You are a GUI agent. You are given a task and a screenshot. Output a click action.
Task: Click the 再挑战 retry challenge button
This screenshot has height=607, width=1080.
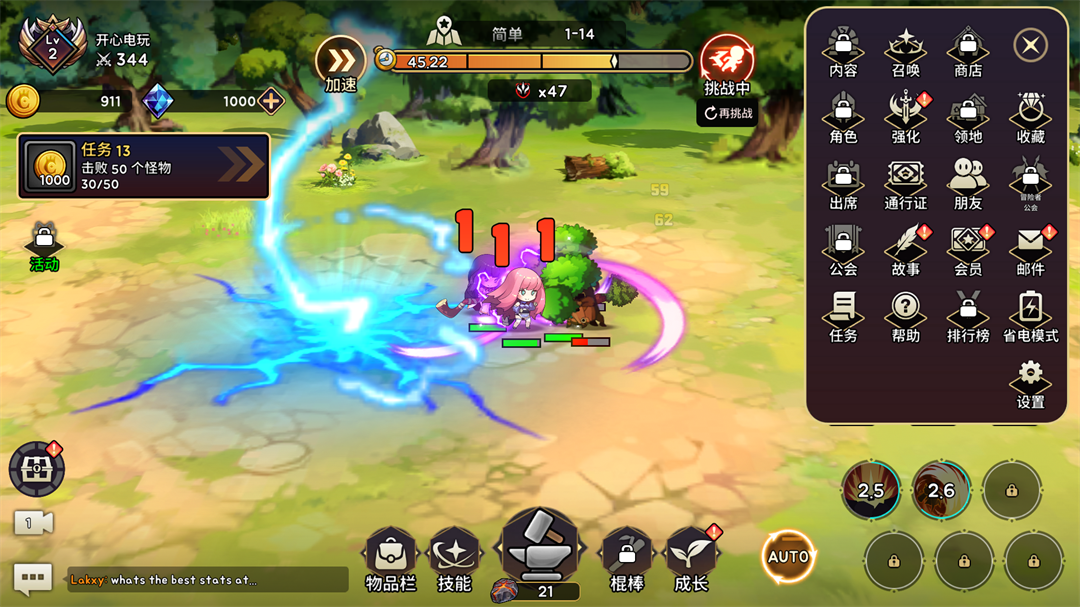point(727,113)
